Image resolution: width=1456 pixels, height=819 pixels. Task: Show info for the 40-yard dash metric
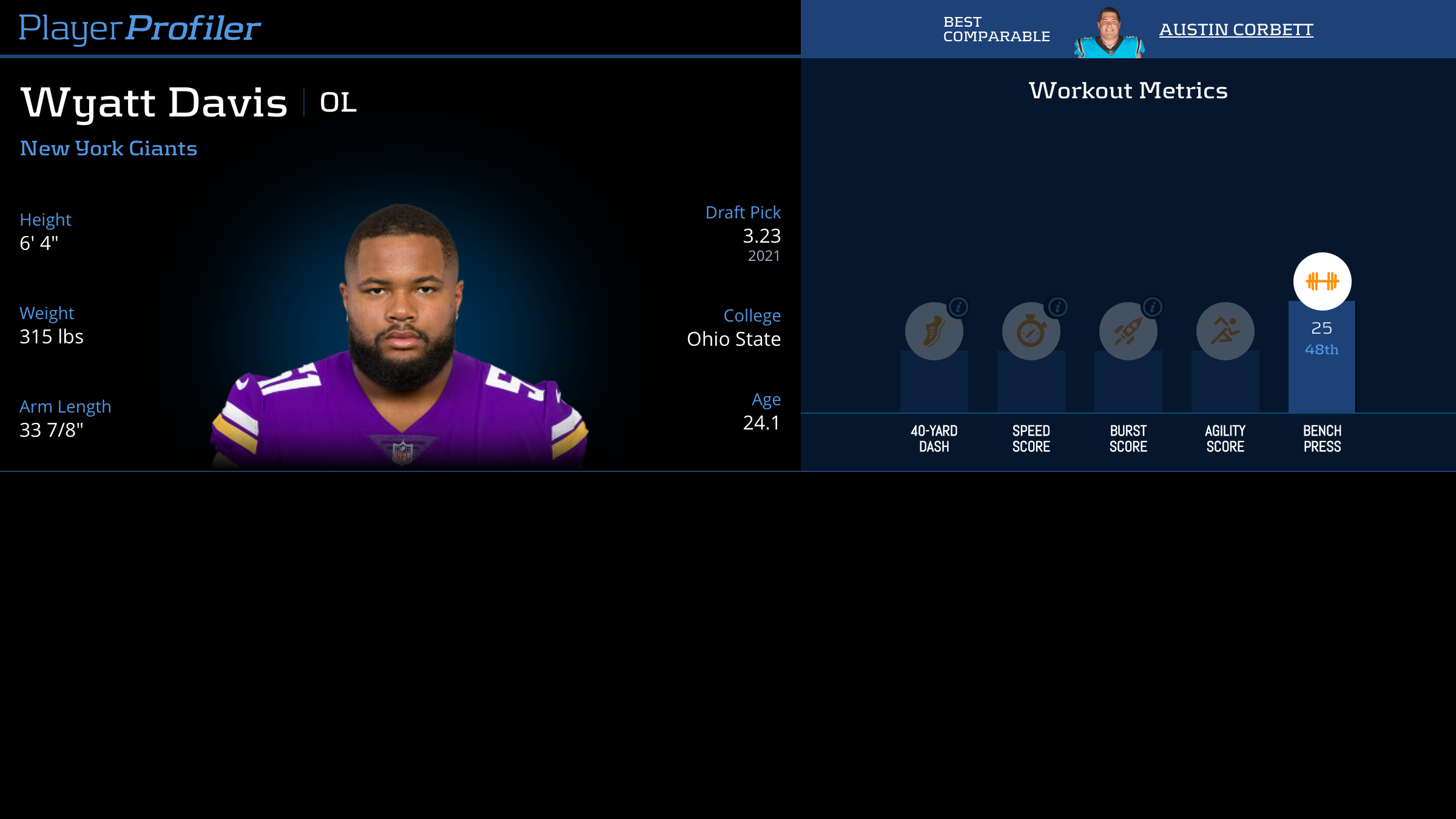[x=959, y=307]
